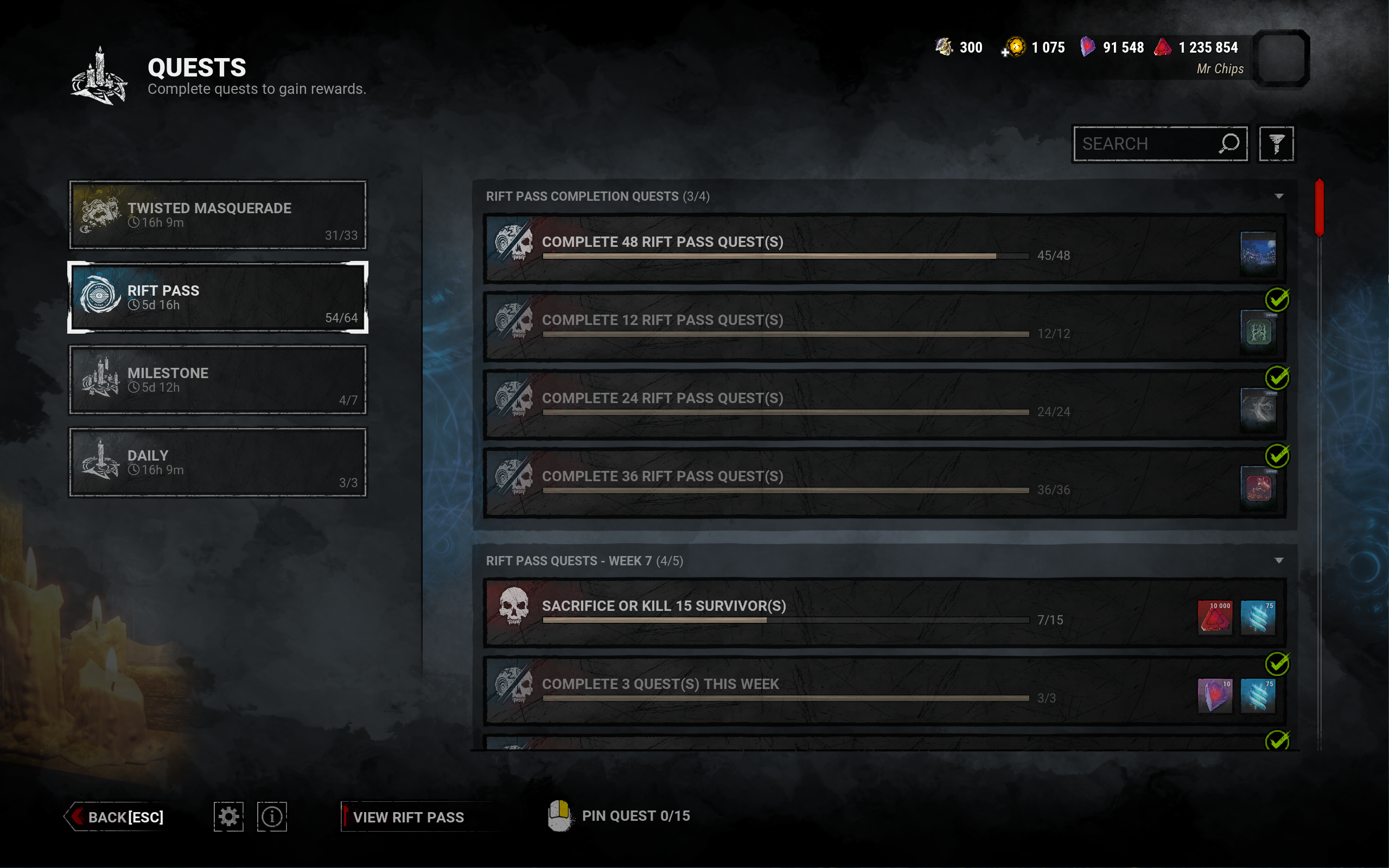Select the Twisted Masquerade quest category

click(x=217, y=215)
